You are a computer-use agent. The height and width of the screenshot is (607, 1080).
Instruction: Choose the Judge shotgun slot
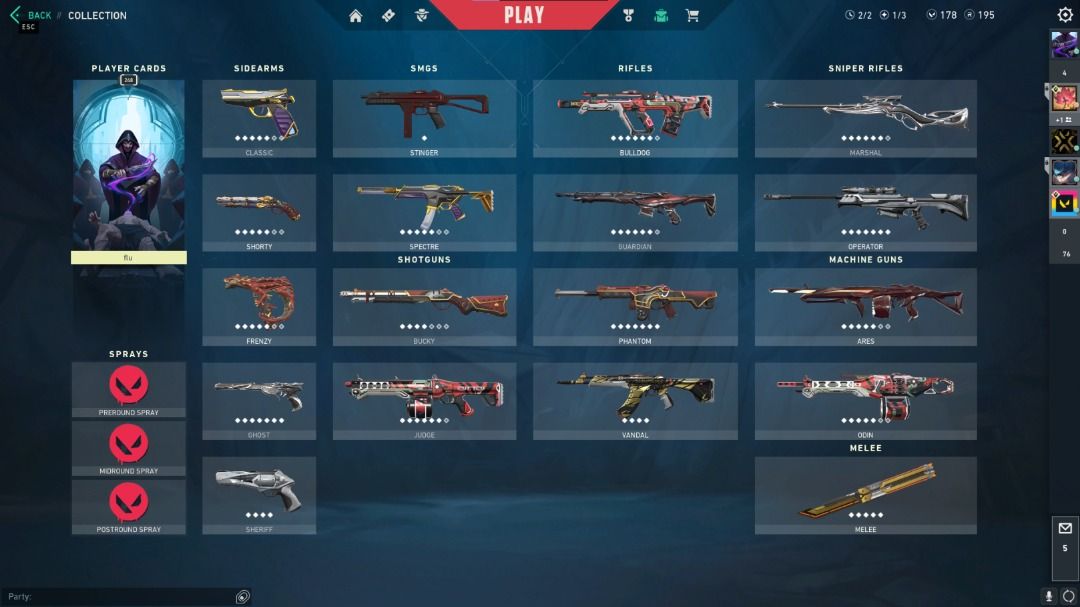[x=424, y=400]
